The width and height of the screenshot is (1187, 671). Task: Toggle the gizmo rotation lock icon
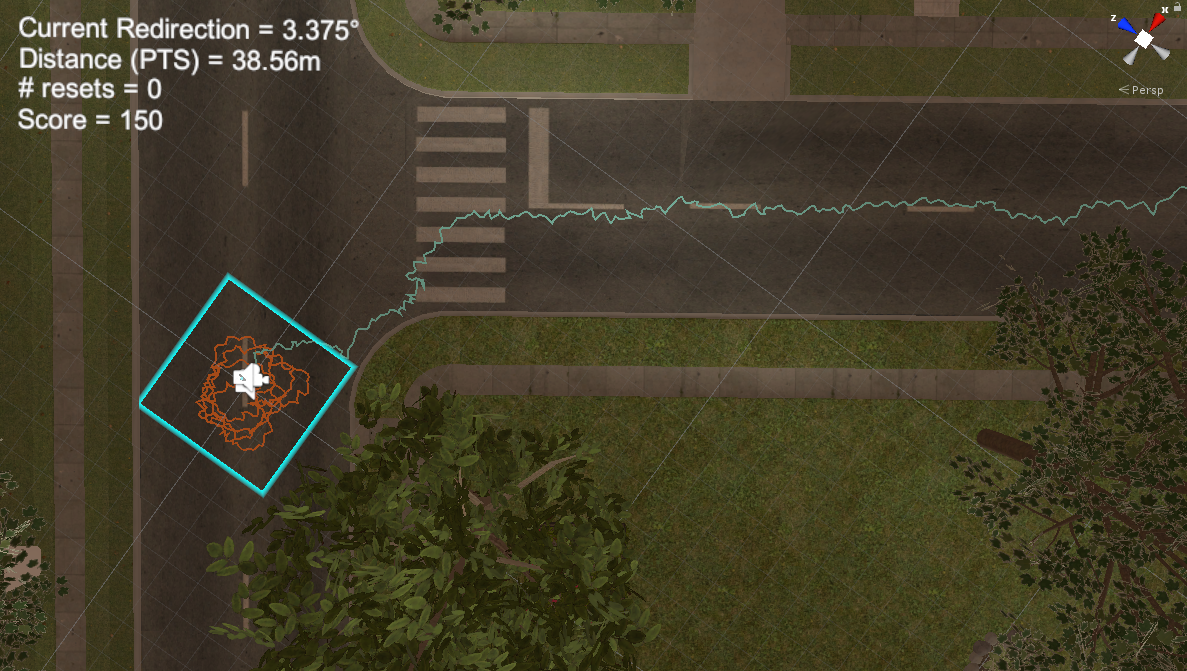coord(1180,7)
